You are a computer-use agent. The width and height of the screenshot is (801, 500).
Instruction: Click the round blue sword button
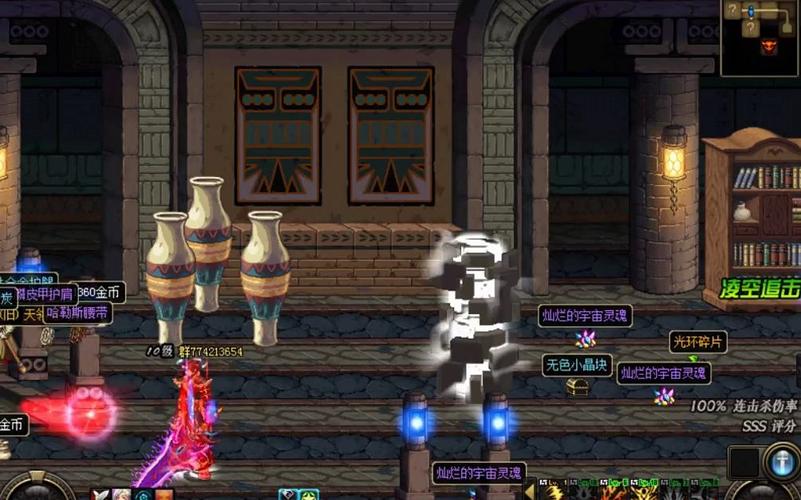(781, 463)
